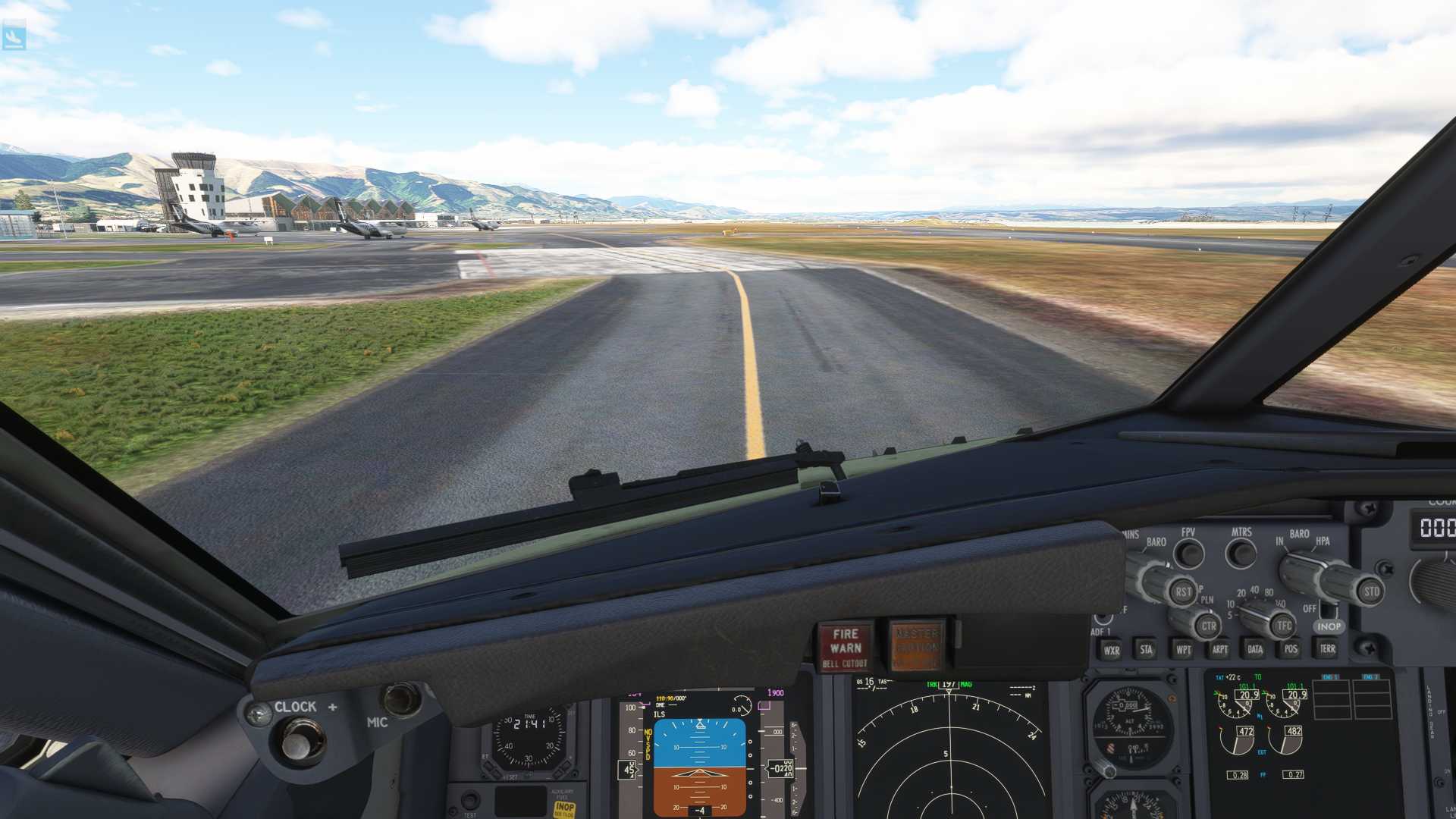Center the map with the CTR knob
Image resolution: width=1456 pixels, height=819 pixels.
tap(1208, 626)
